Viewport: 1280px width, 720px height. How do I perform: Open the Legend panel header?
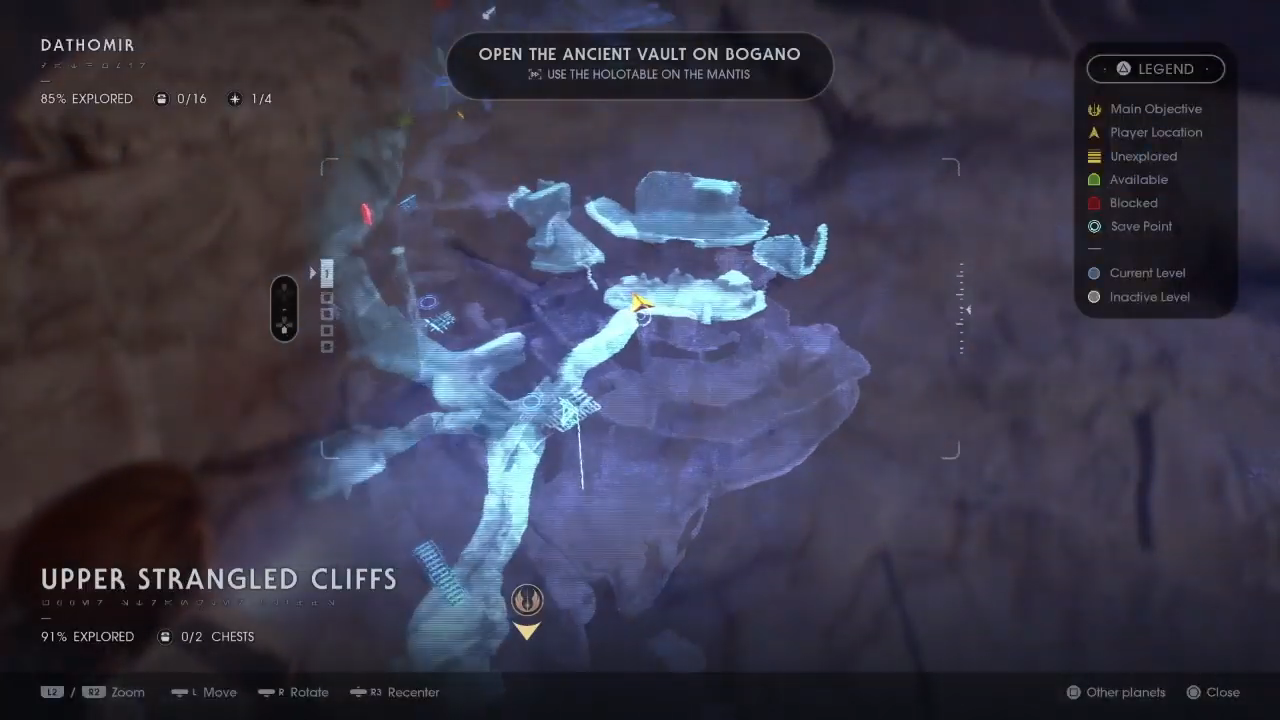click(x=1156, y=68)
